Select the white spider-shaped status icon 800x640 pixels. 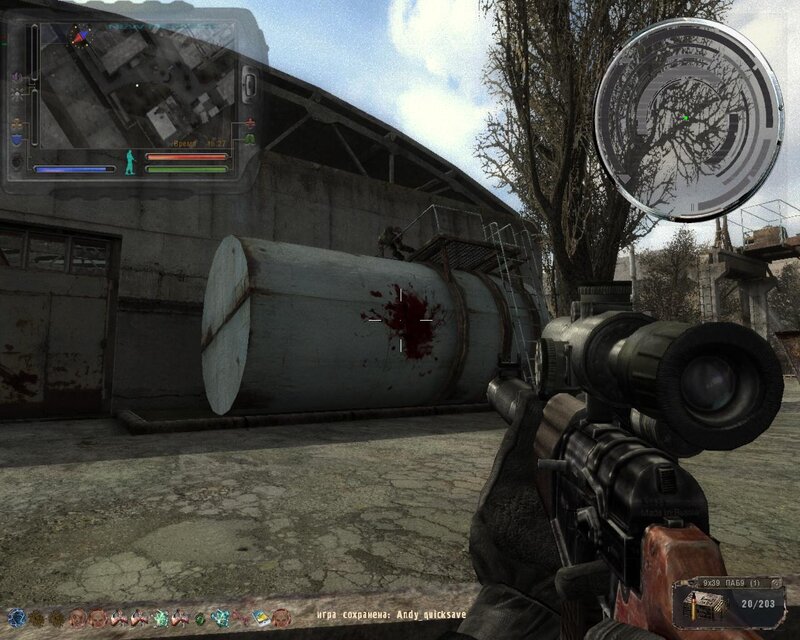pos(18,92)
